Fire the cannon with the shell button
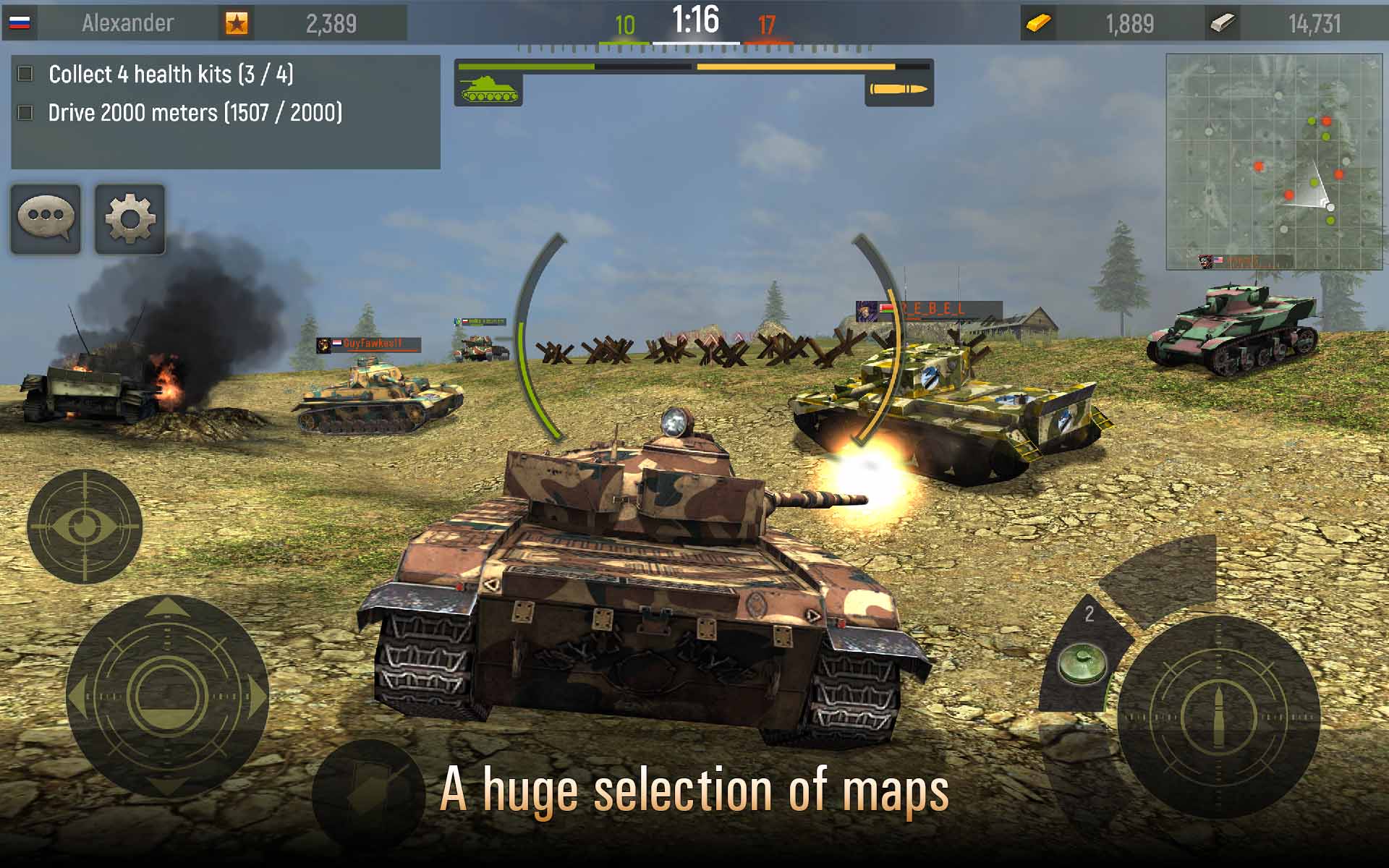Screen dimensions: 1389x868 click(1218, 718)
